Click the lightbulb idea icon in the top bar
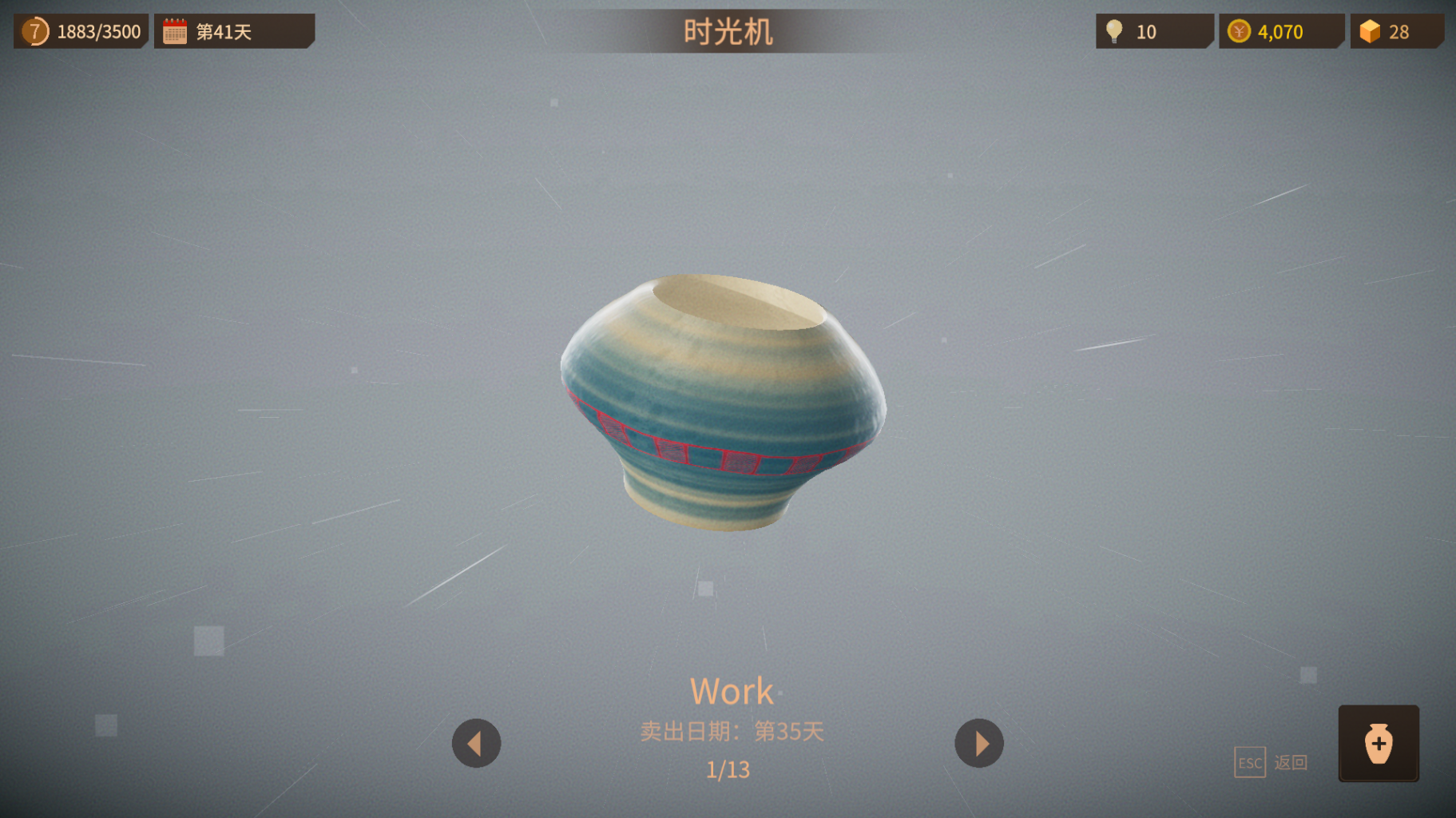 pyautogui.click(x=1113, y=30)
